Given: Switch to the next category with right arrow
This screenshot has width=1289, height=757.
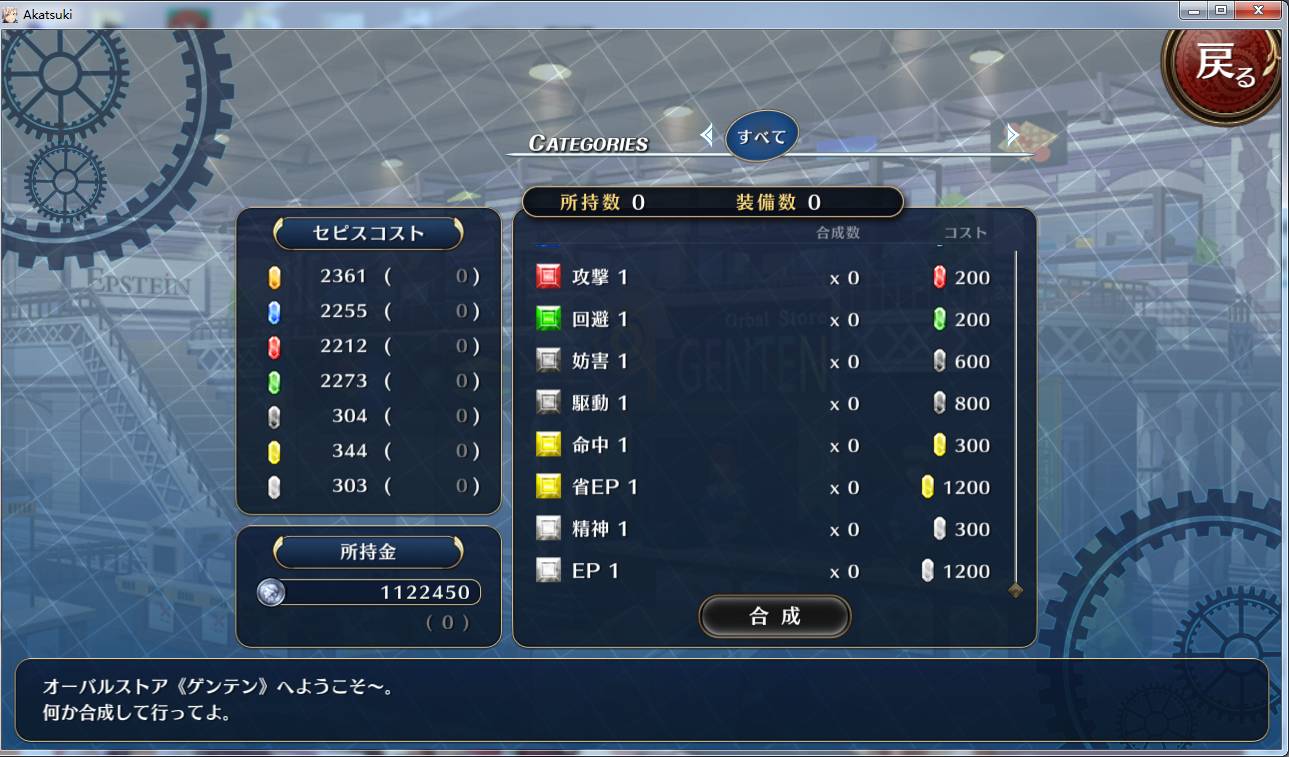Looking at the screenshot, I should pyautogui.click(x=1012, y=135).
